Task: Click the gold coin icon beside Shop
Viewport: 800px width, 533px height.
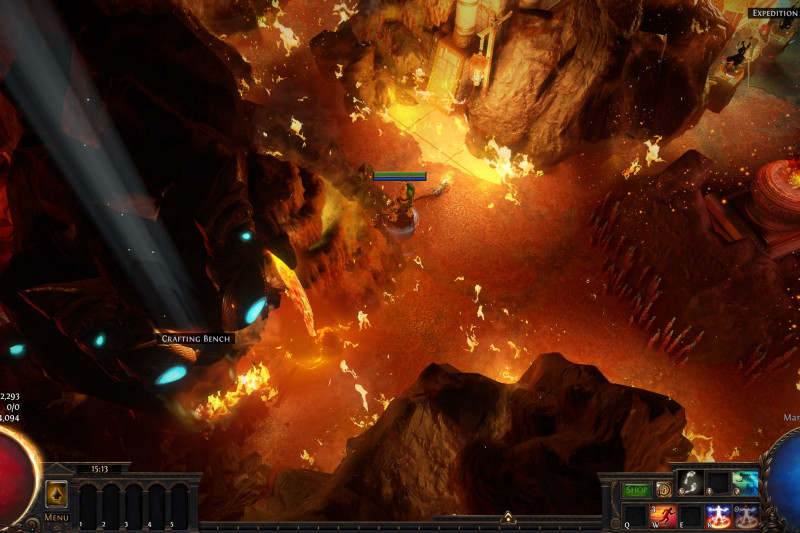Action: click(x=663, y=490)
